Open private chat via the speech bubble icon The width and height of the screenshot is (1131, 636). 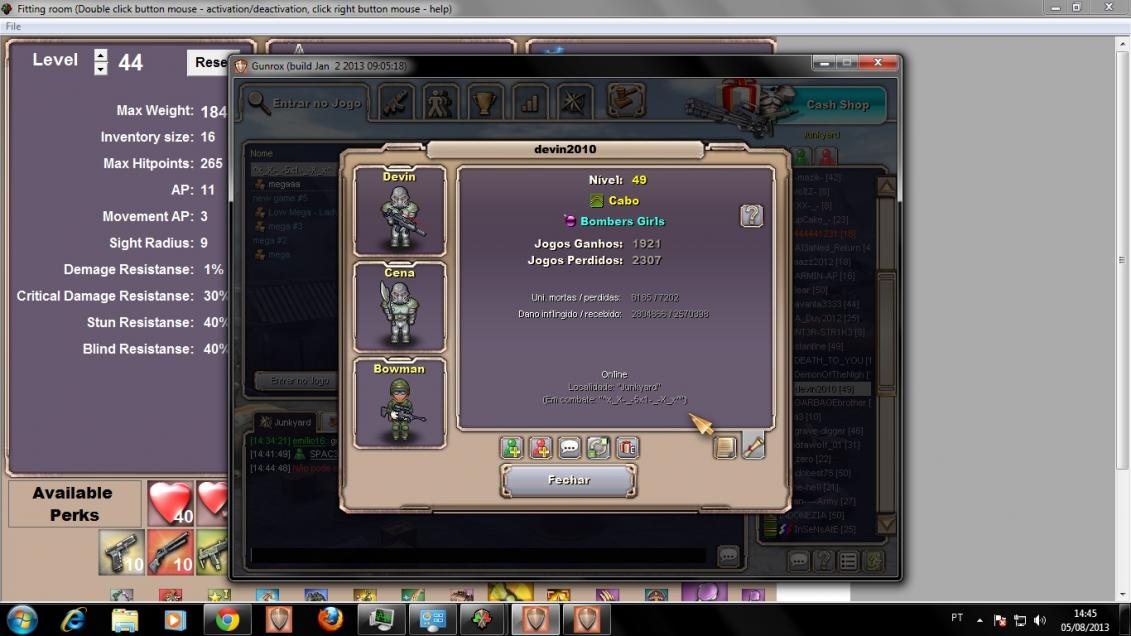[x=569, y=448]
